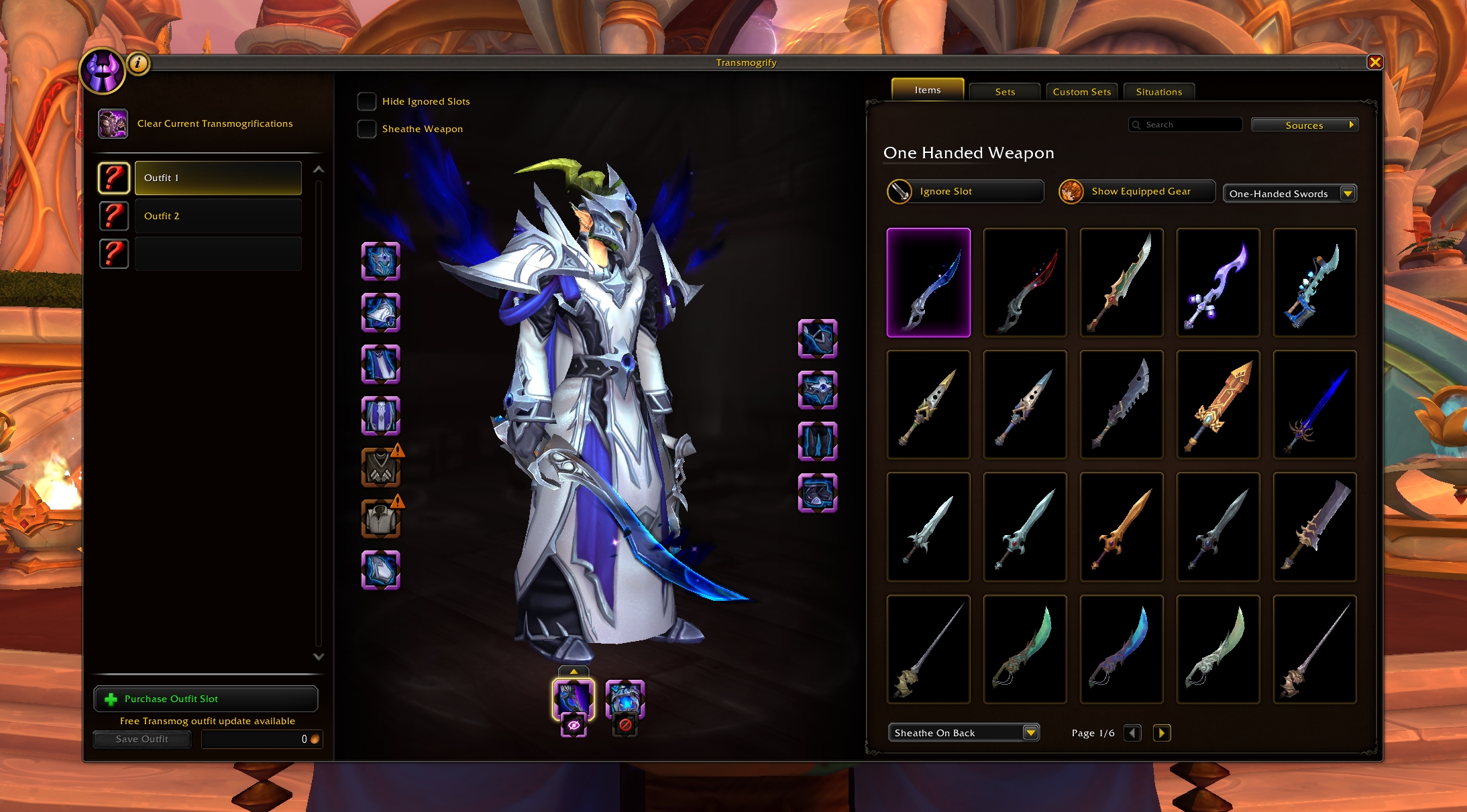Check Hide Ignored Slots
Image resolution: width=1467 pixels, height=812 pixels.
[366, 101]
